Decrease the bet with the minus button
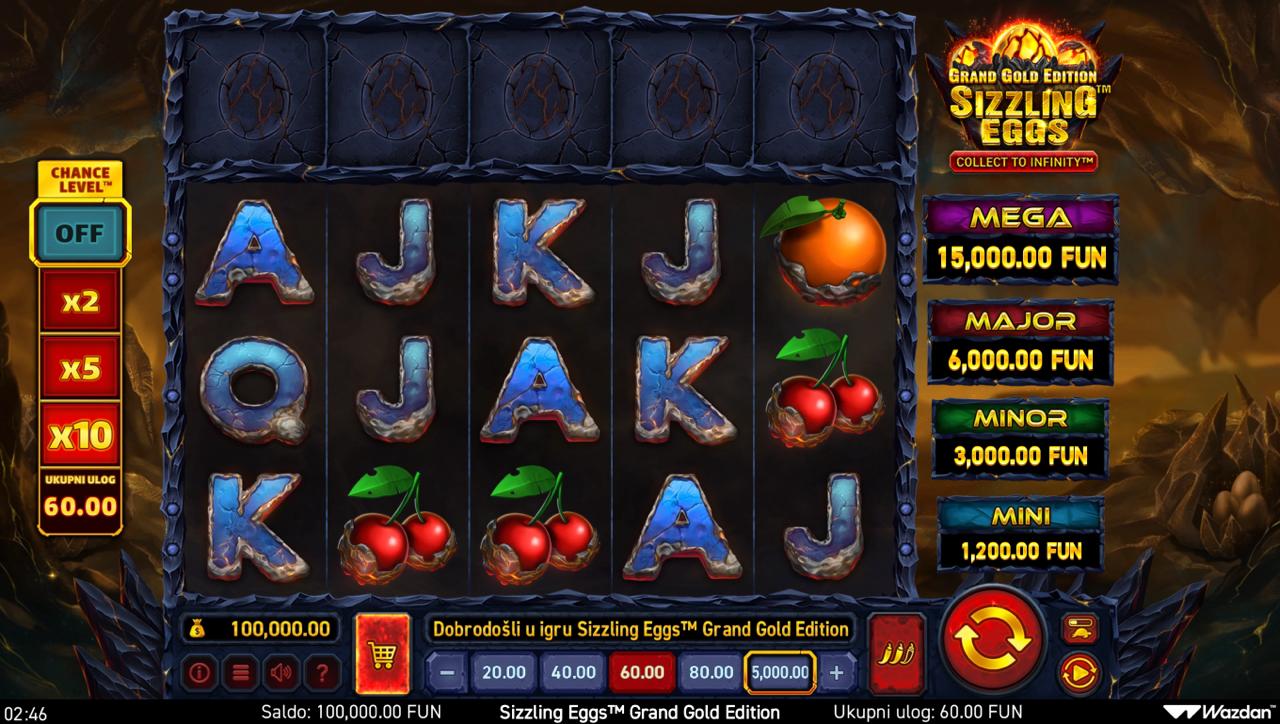The height and width of the screenshot is (724, 1280). [x=447, y=672]
